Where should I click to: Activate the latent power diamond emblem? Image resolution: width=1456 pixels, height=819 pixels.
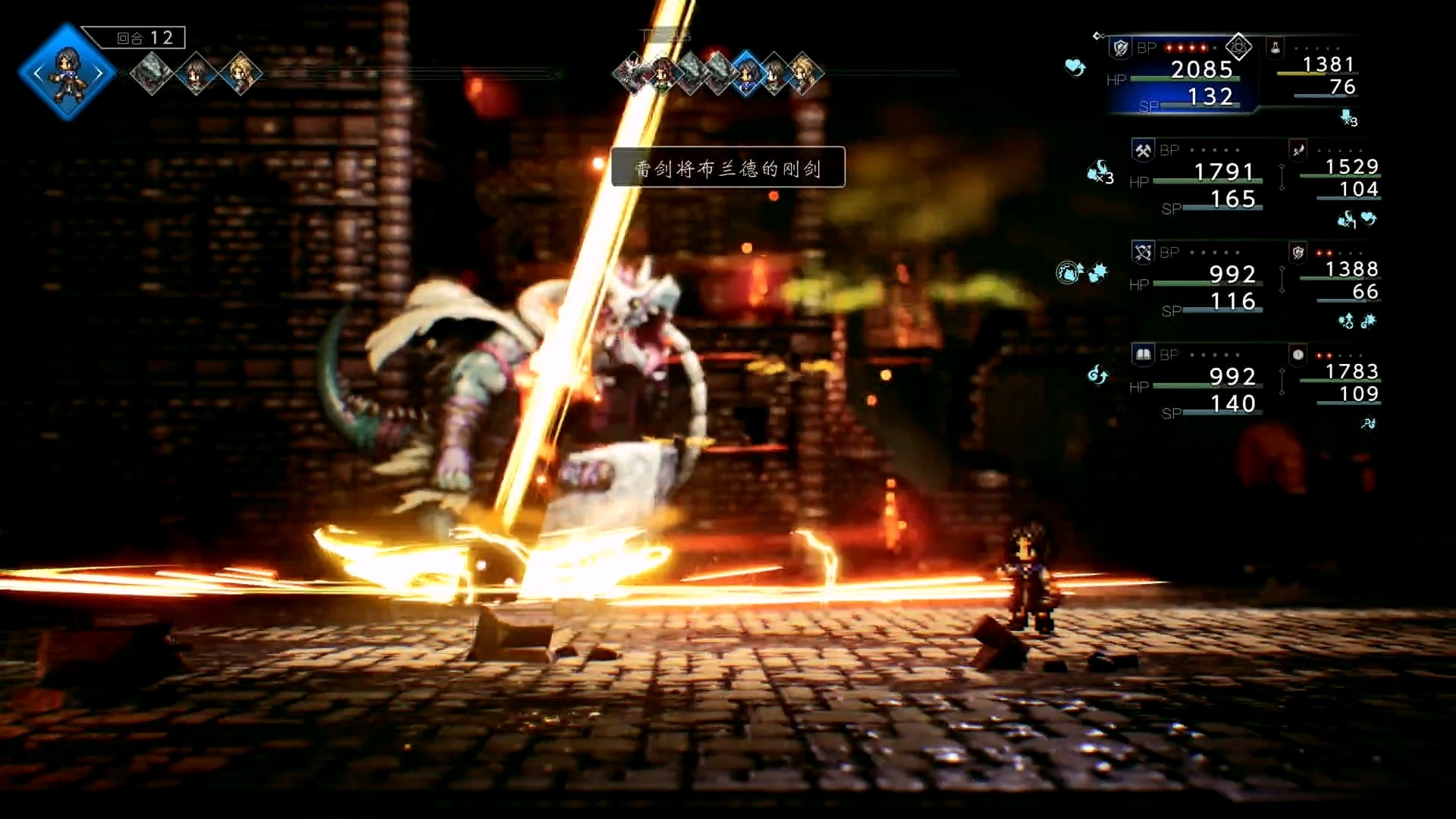(1238, 47)
